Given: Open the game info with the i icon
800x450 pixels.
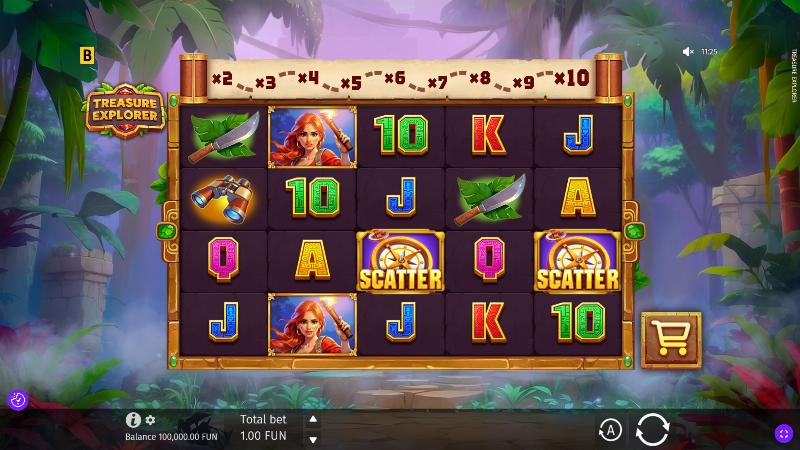Looking at the screenshot, I should pyautogui.click(x=133, y=420).
